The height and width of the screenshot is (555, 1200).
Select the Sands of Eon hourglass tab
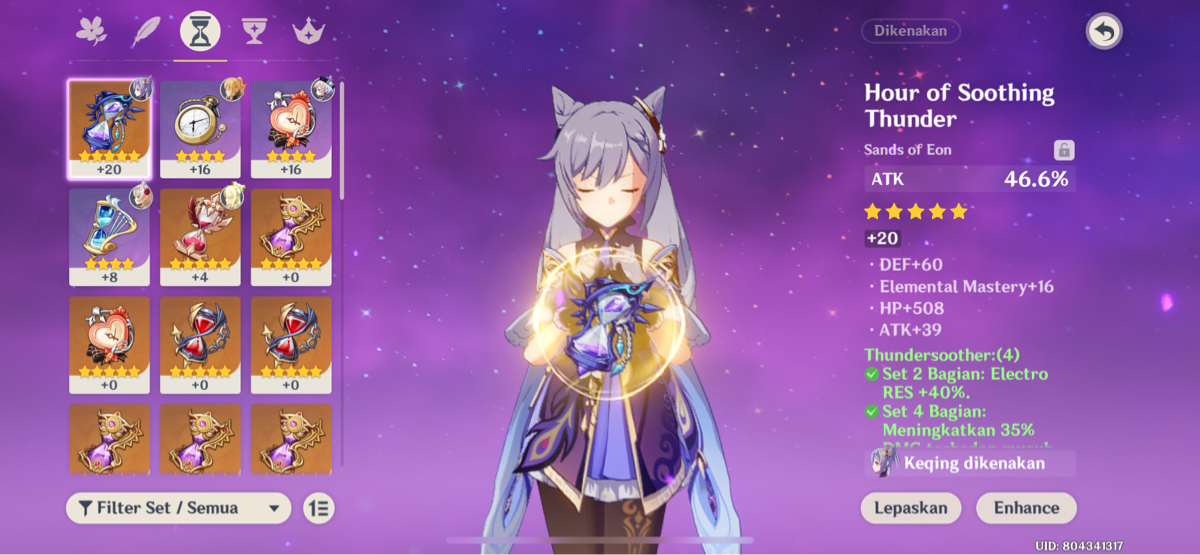(200, 32)
